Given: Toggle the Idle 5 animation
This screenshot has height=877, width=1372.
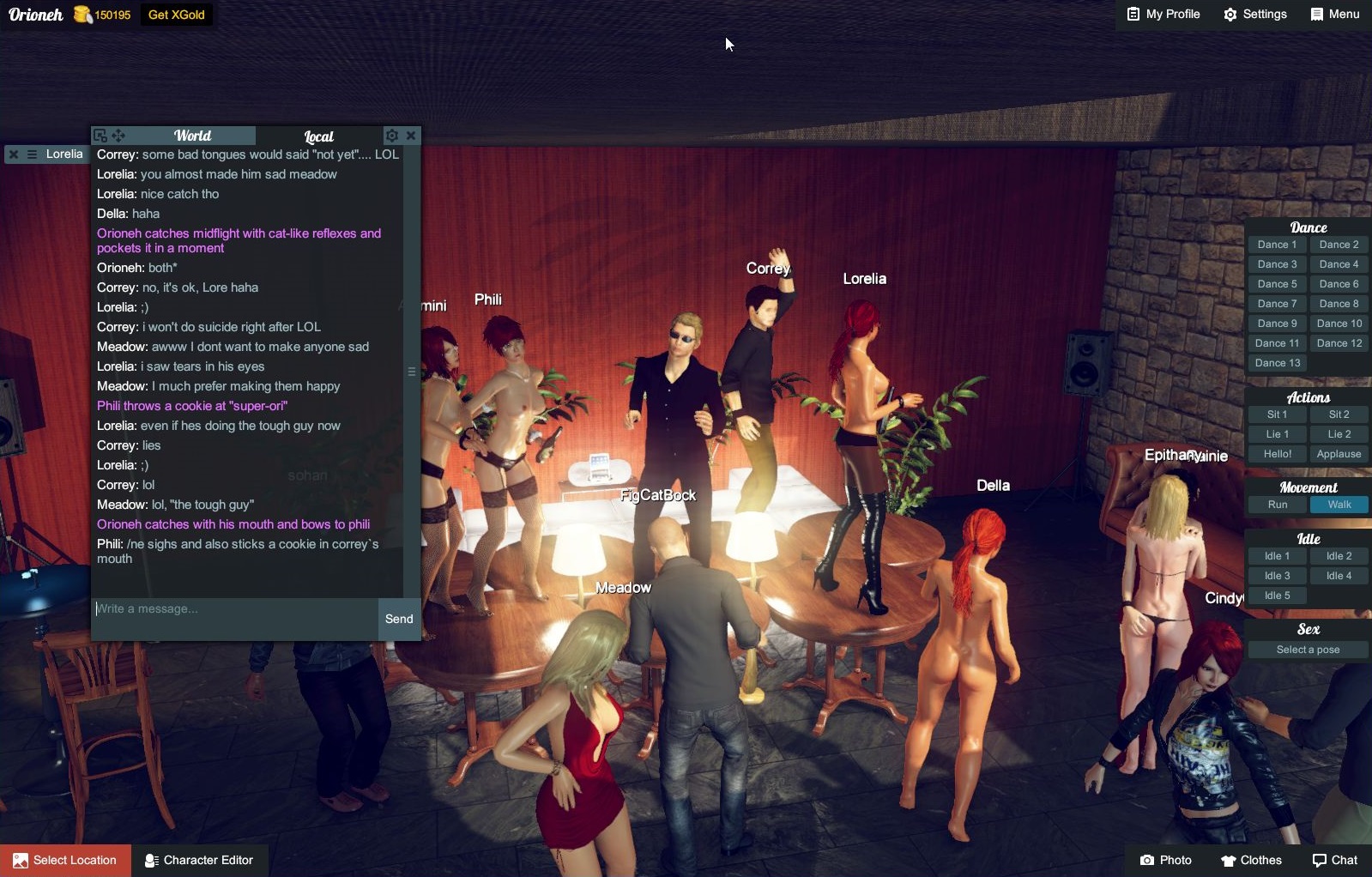Looking at the screenshot, I should pyautogui.click(x=1276, y=595).
